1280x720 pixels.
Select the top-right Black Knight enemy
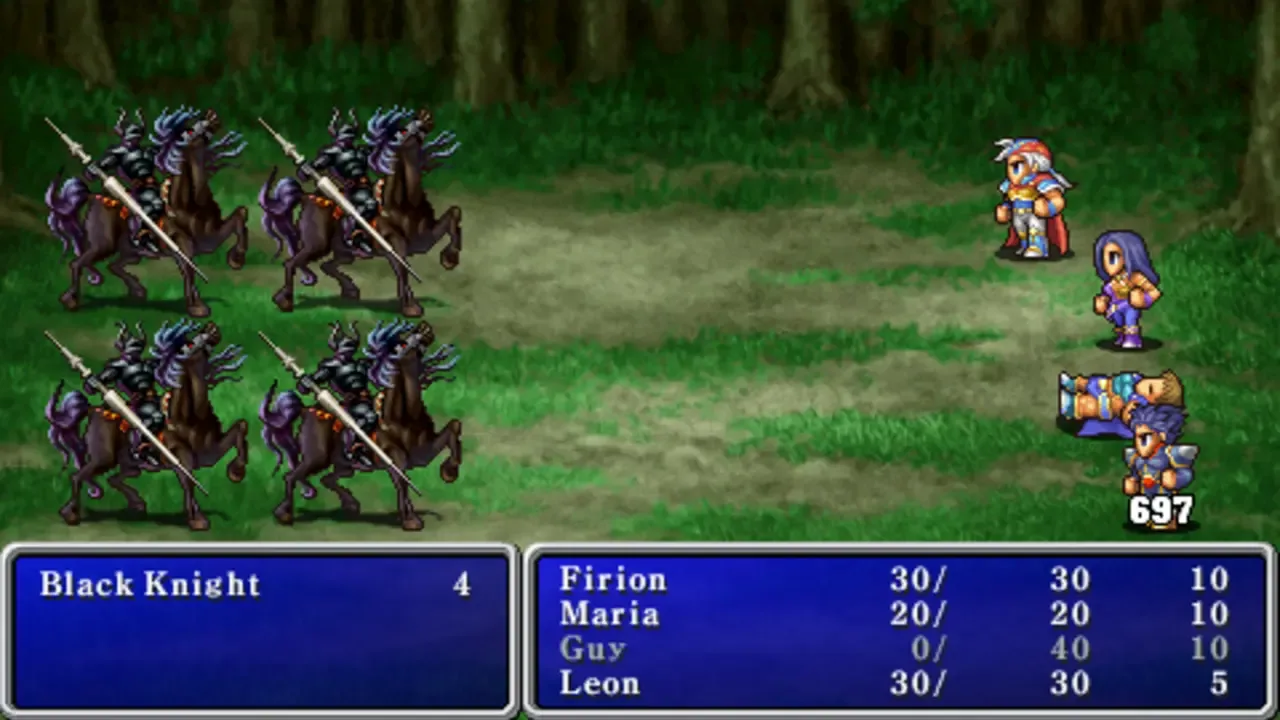360,200
